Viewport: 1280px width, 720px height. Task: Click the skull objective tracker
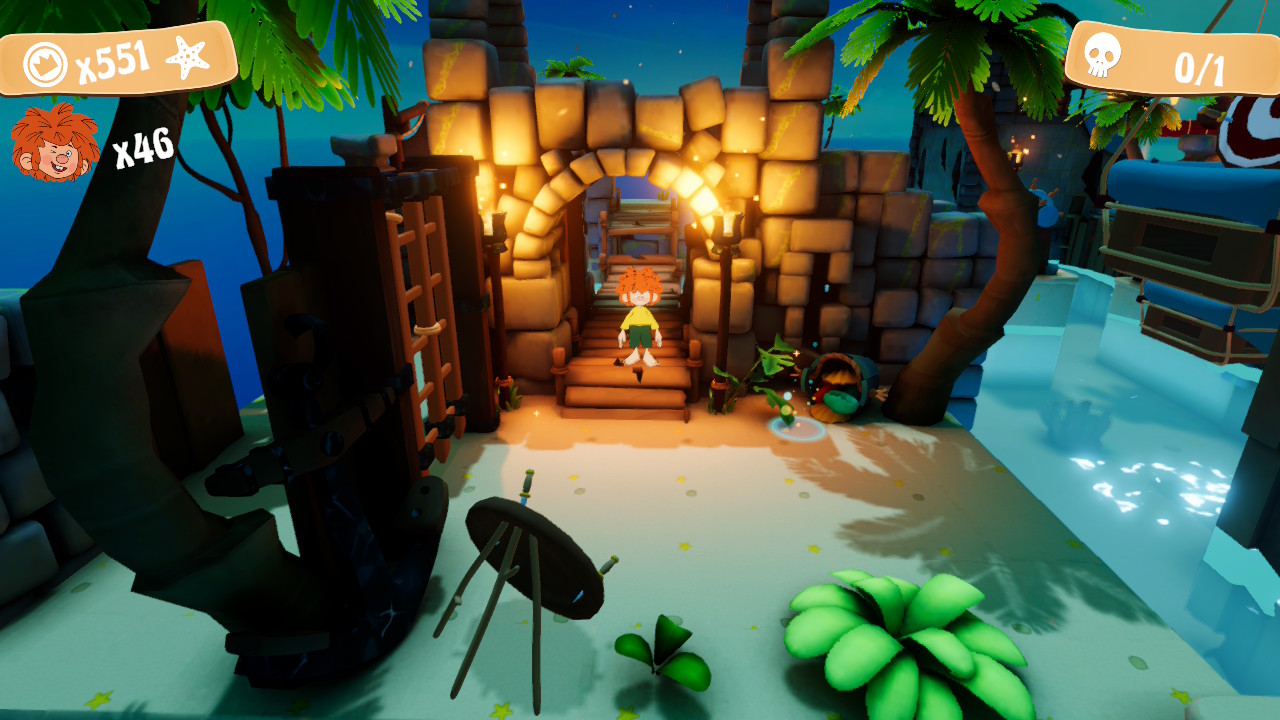pyautogui.click(x=1172, y=63)
